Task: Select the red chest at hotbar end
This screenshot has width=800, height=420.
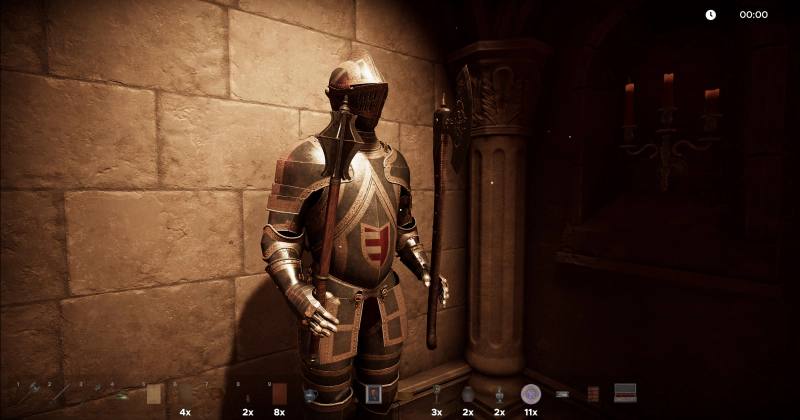Action: (625, 393)
